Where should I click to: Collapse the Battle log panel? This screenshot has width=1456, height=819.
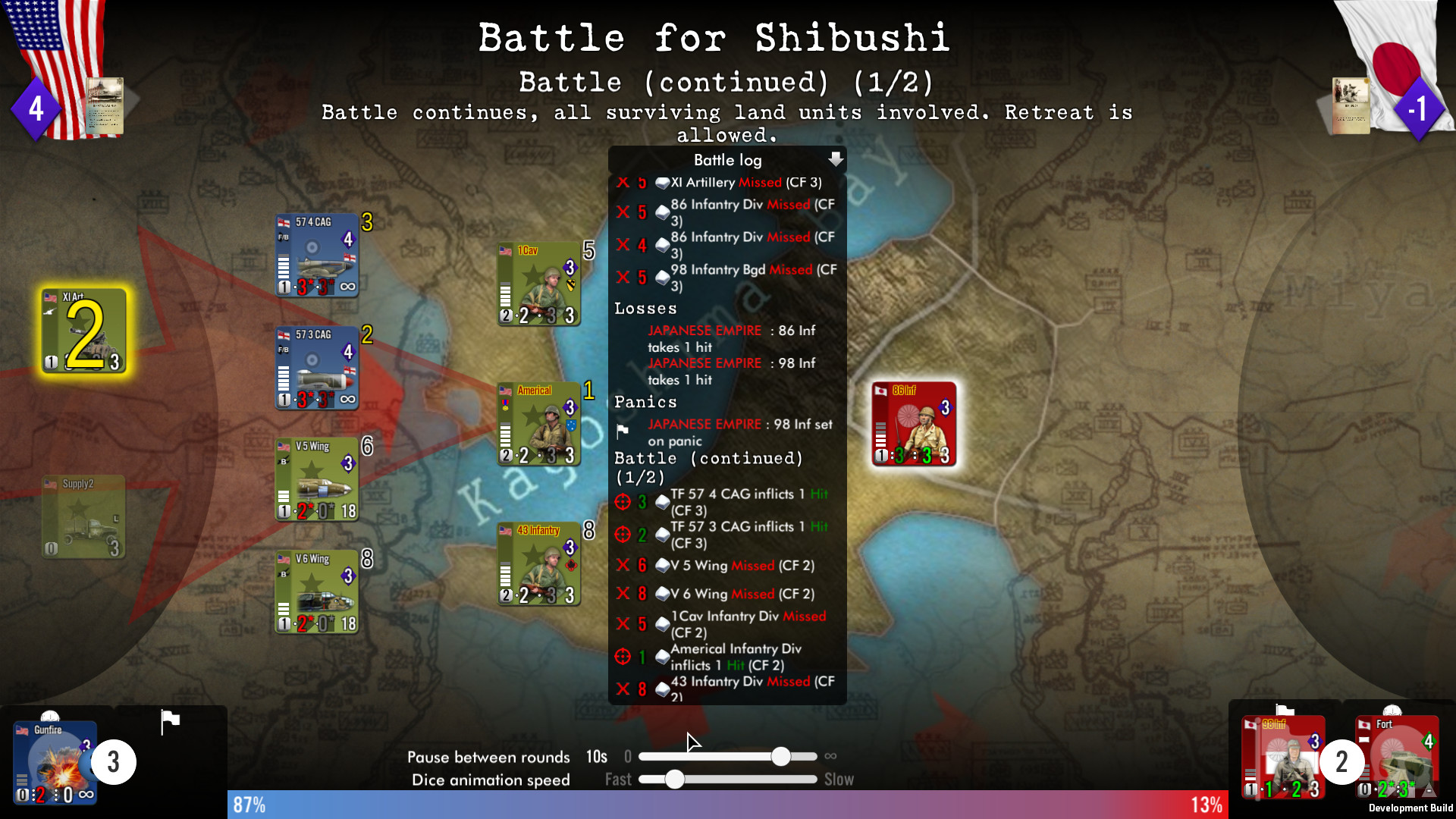click(836, 160)
